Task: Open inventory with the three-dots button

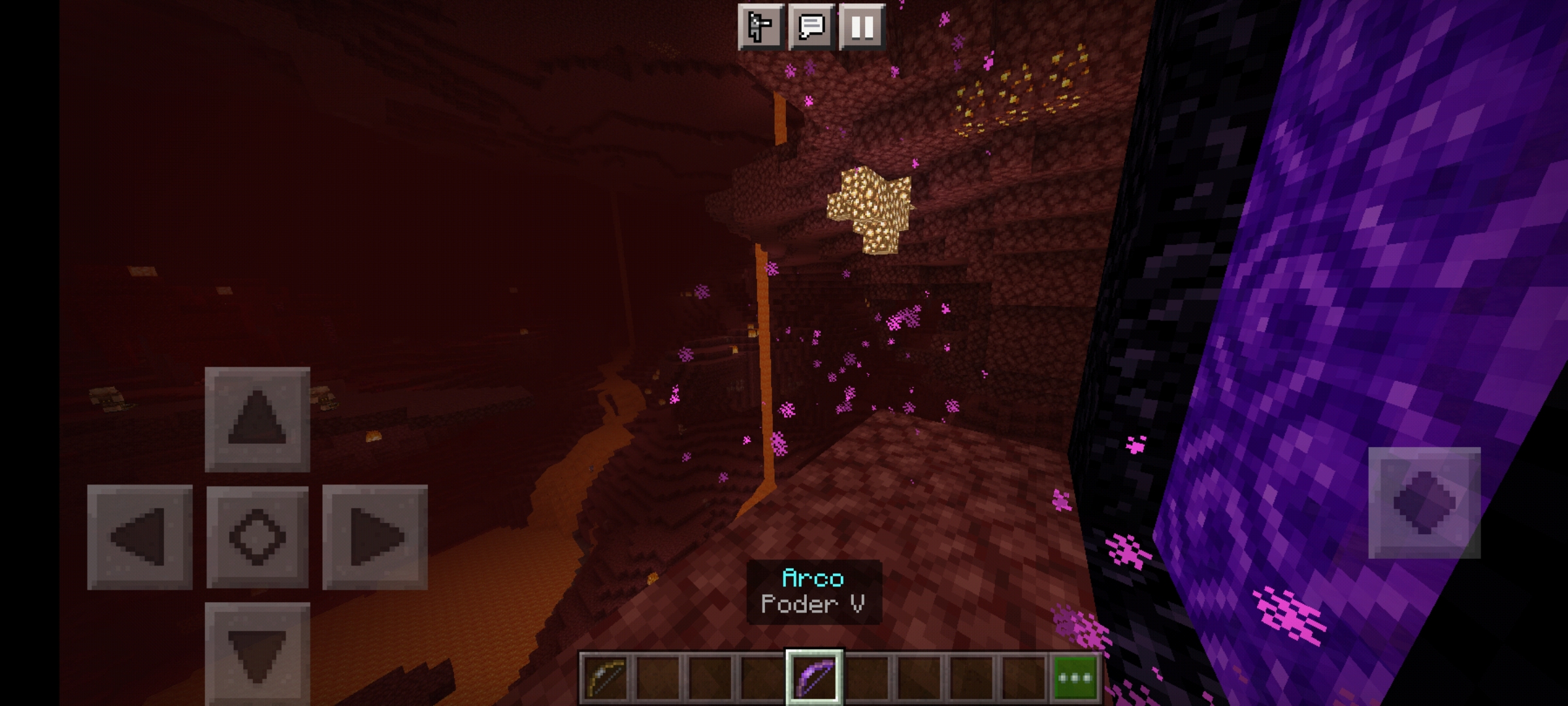Action: (1075, 677)
